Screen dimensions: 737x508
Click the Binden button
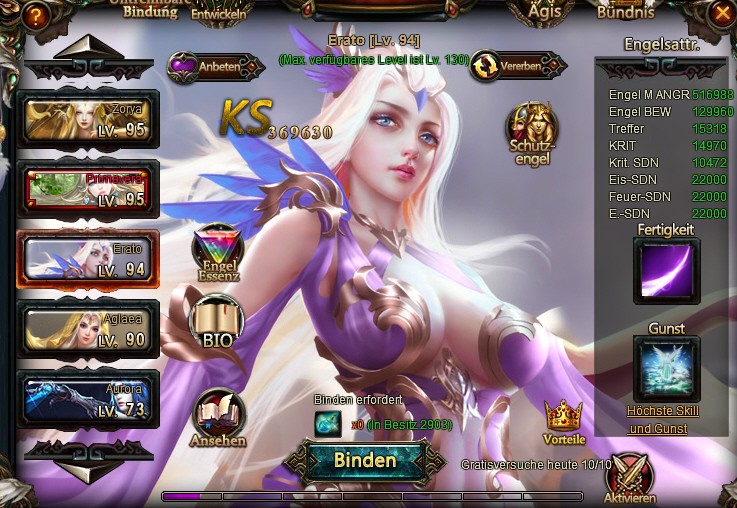point(365,461)
